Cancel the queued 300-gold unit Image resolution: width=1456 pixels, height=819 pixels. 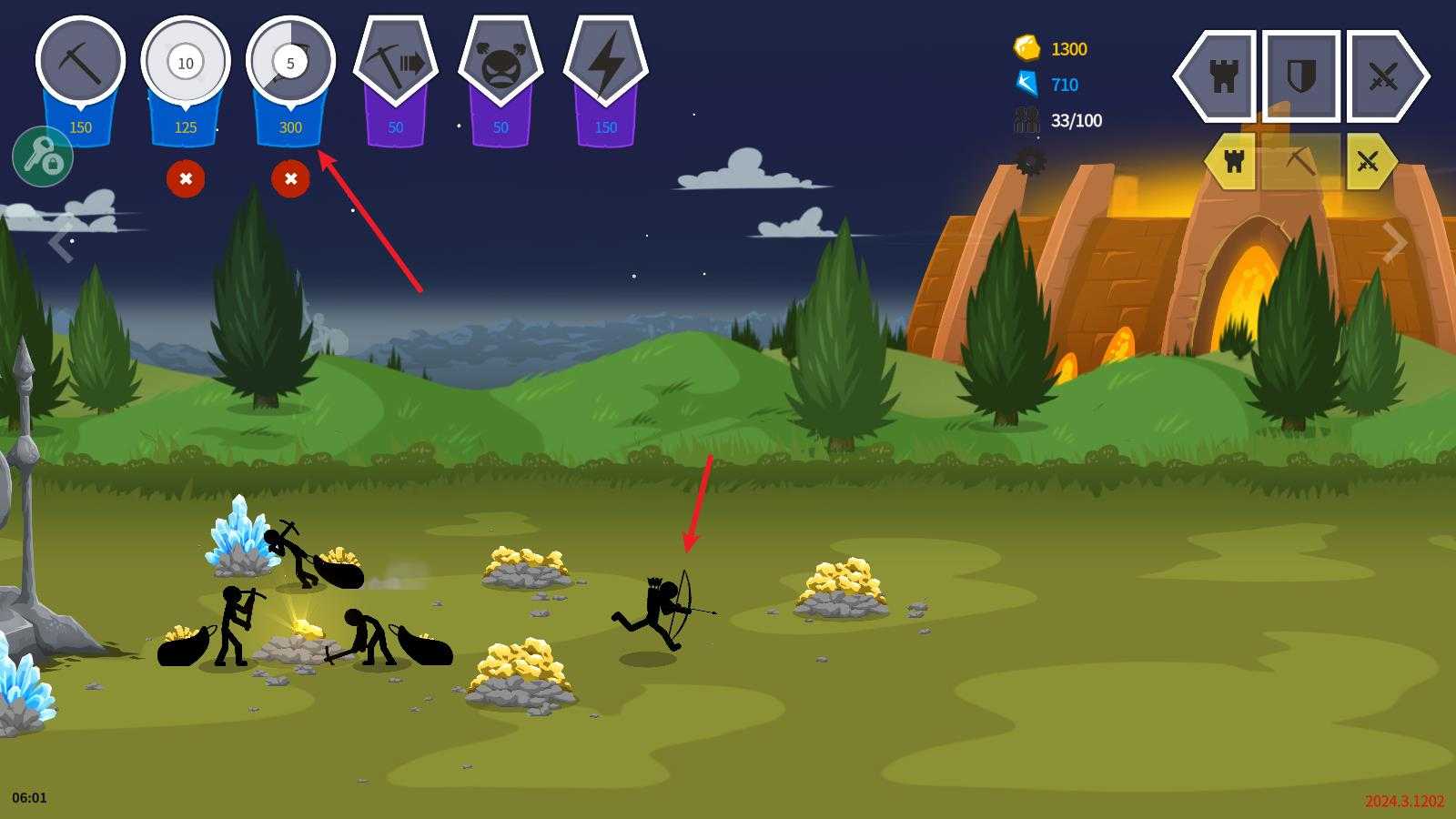(290, 179)
